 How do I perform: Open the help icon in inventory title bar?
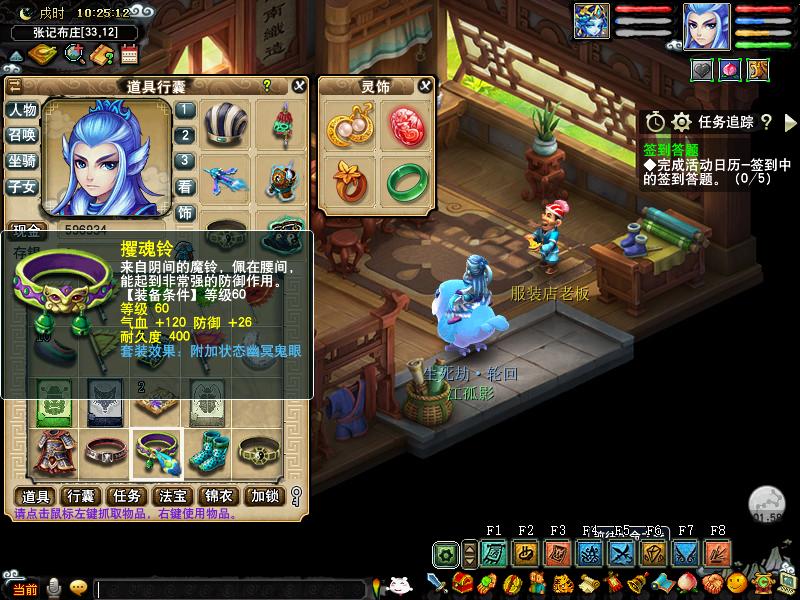click(267, 86)
